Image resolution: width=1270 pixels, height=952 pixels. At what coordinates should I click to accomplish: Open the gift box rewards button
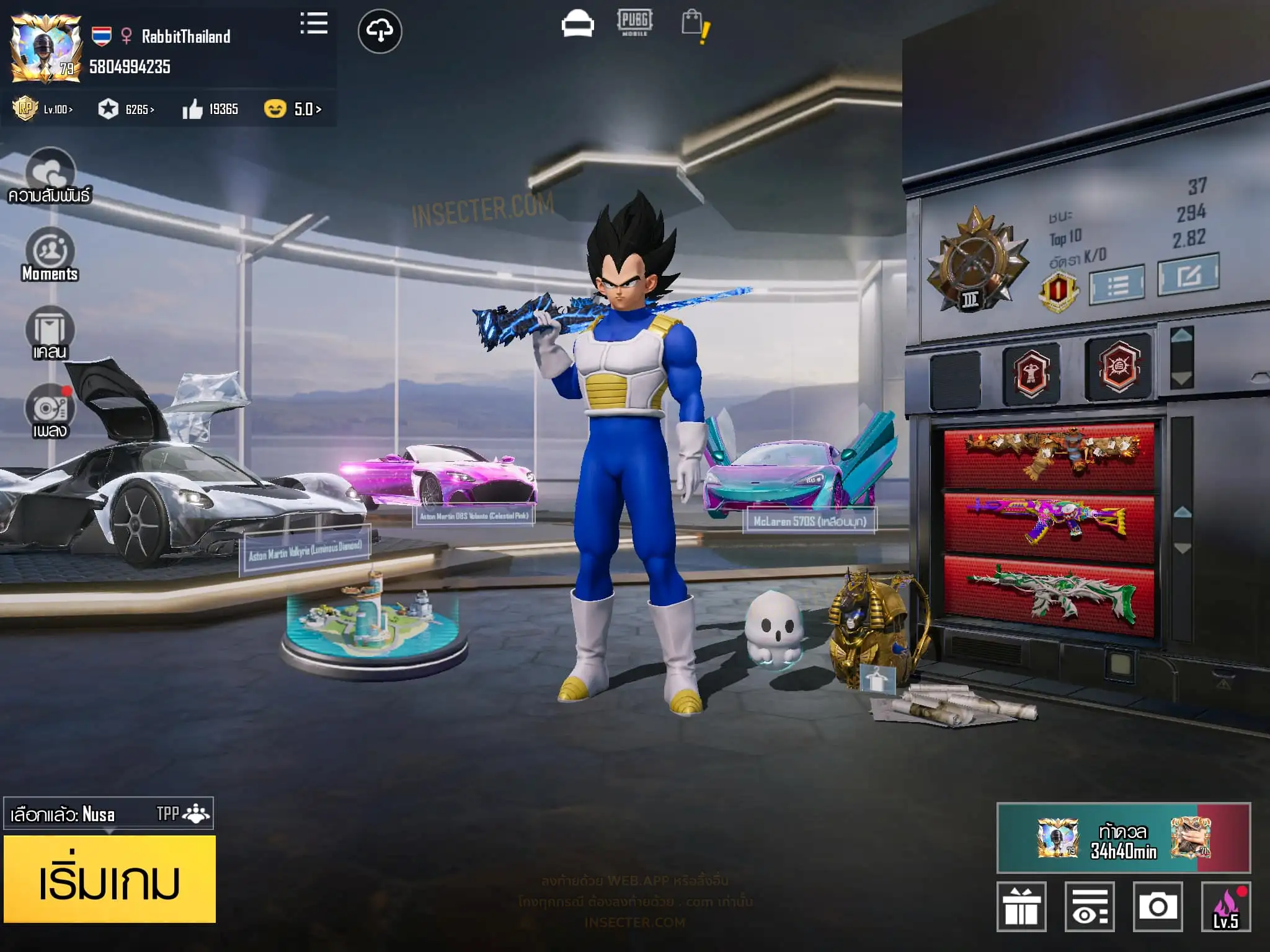[x=1021, y=906]
